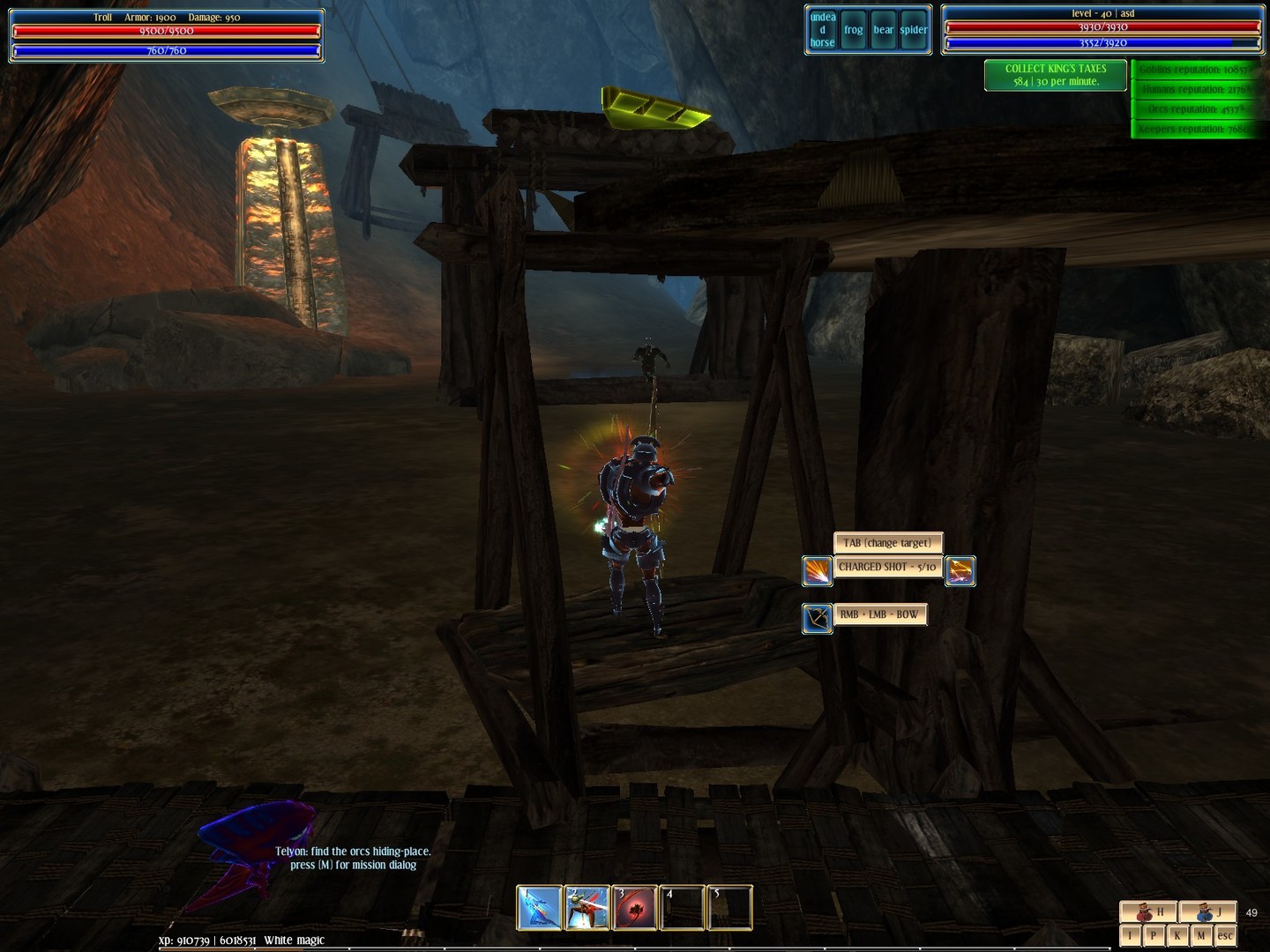
Task: Toggle the spider pet summon
Action: [x=913, y=29]
